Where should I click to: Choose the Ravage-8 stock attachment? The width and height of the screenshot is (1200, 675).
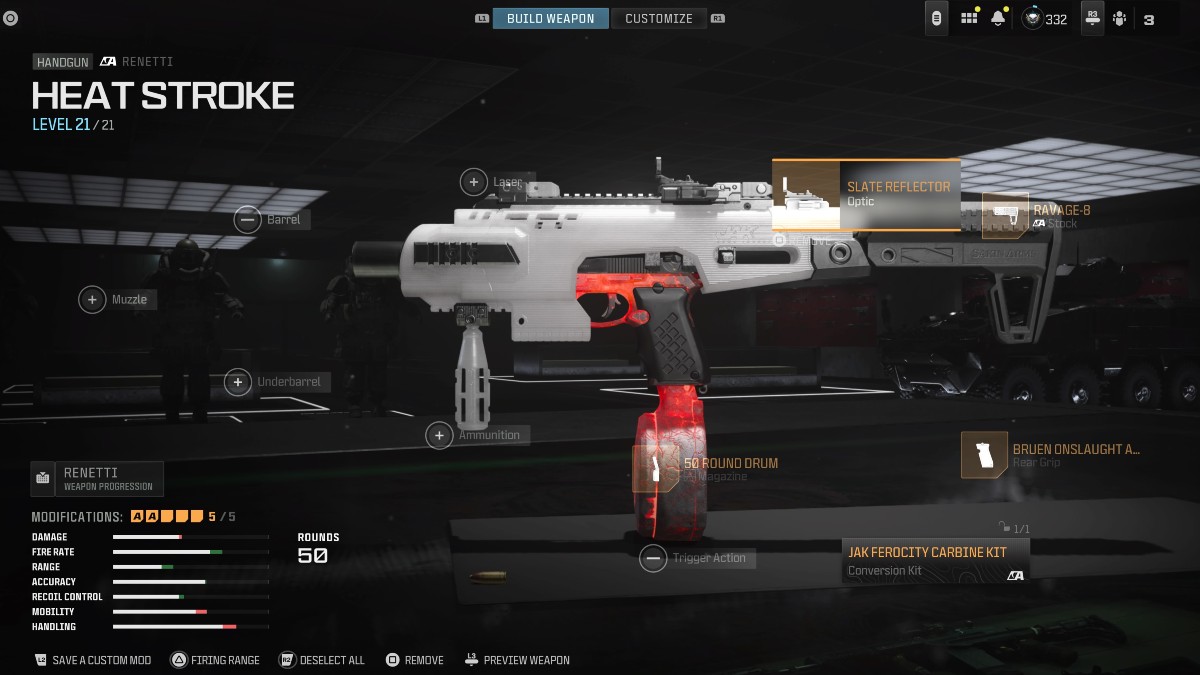click(1006, 215)
